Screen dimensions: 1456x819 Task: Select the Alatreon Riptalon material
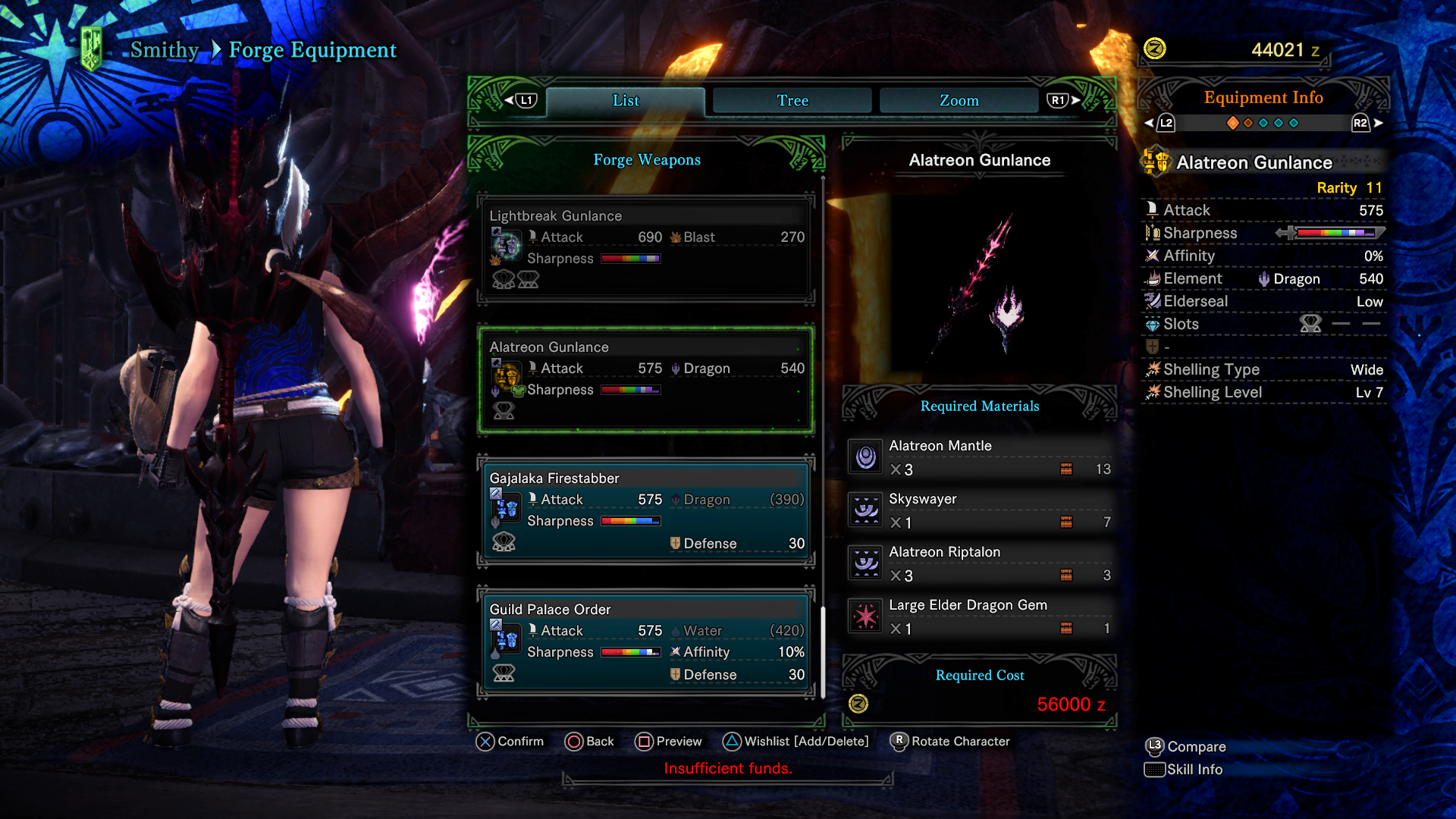tap(980, 563)
